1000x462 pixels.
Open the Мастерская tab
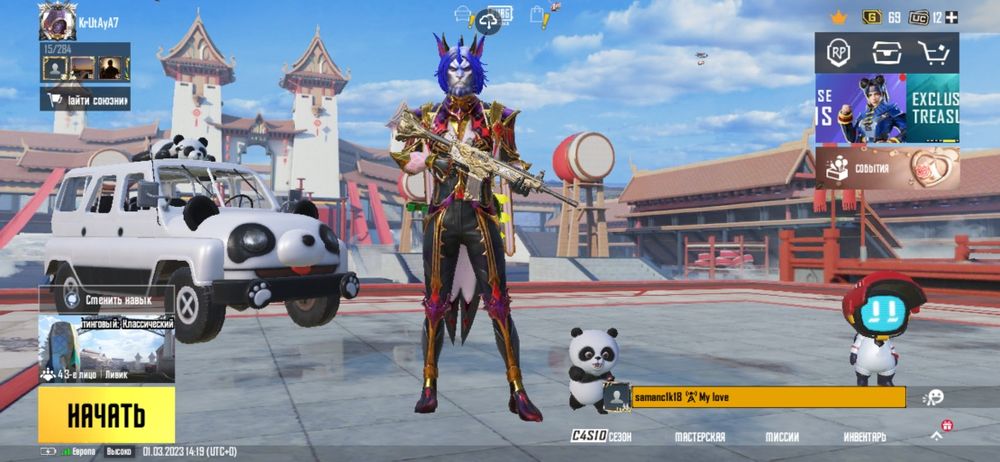pos(700,437)
